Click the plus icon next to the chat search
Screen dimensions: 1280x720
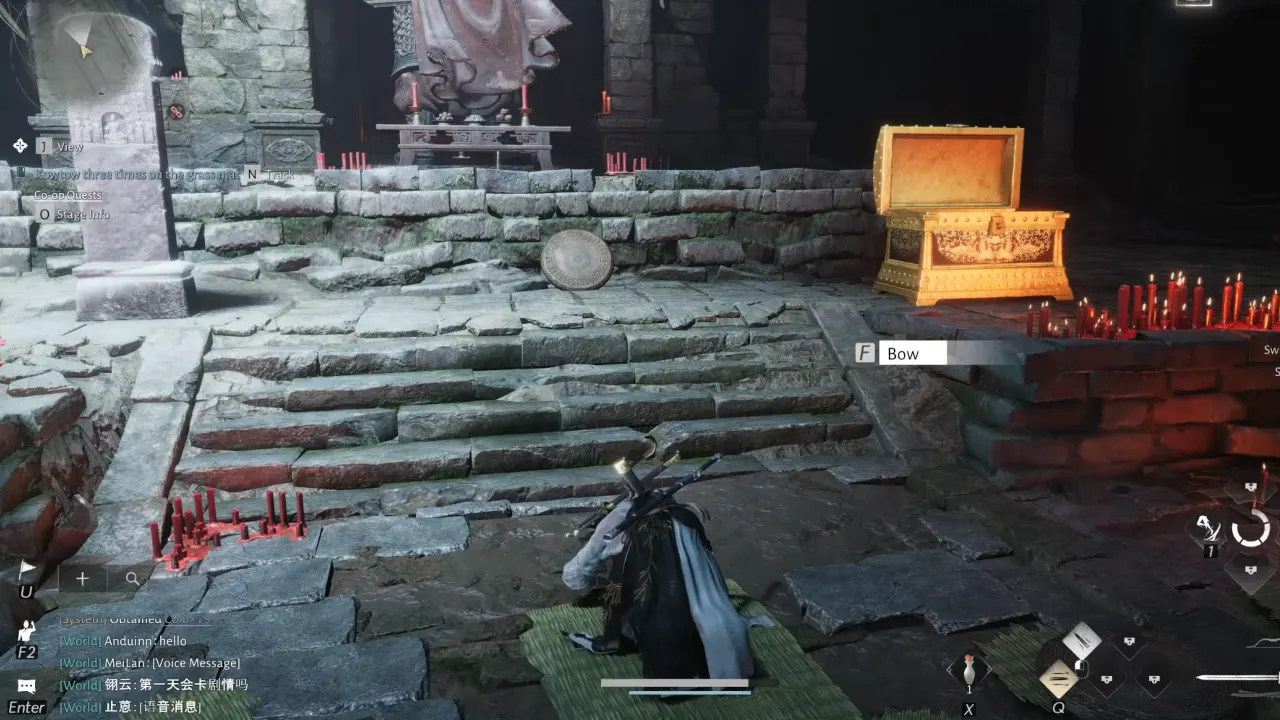[x=82, y=578]
